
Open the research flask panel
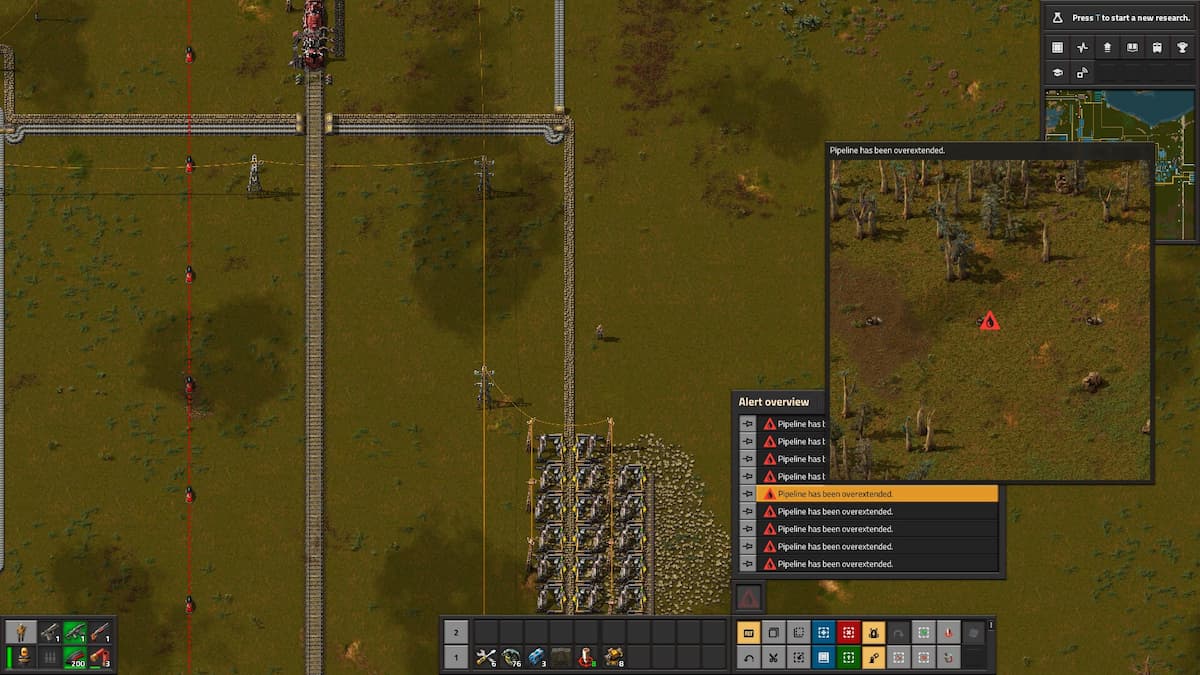tap(1056, 18)
